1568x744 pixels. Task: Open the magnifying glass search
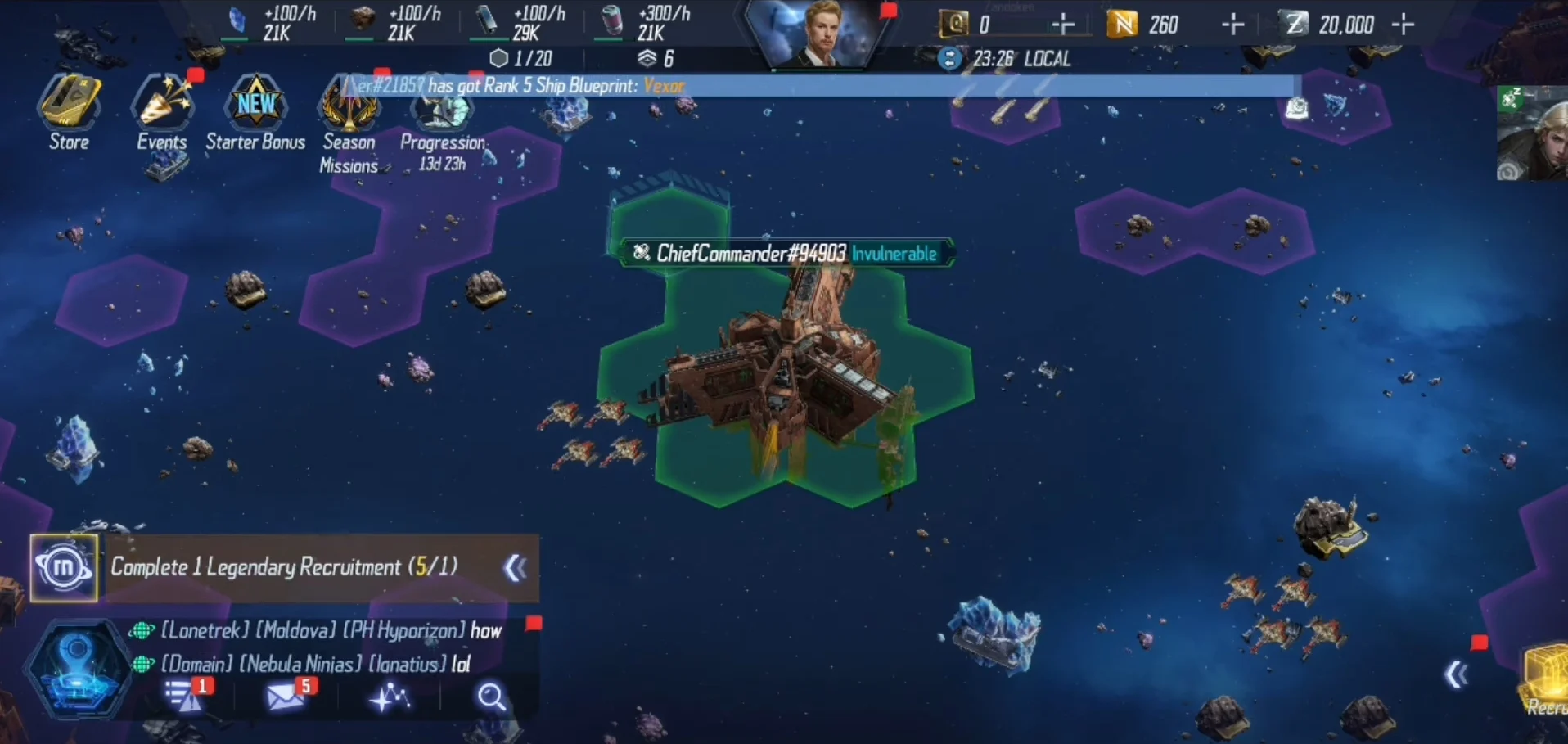pos(491,697)
